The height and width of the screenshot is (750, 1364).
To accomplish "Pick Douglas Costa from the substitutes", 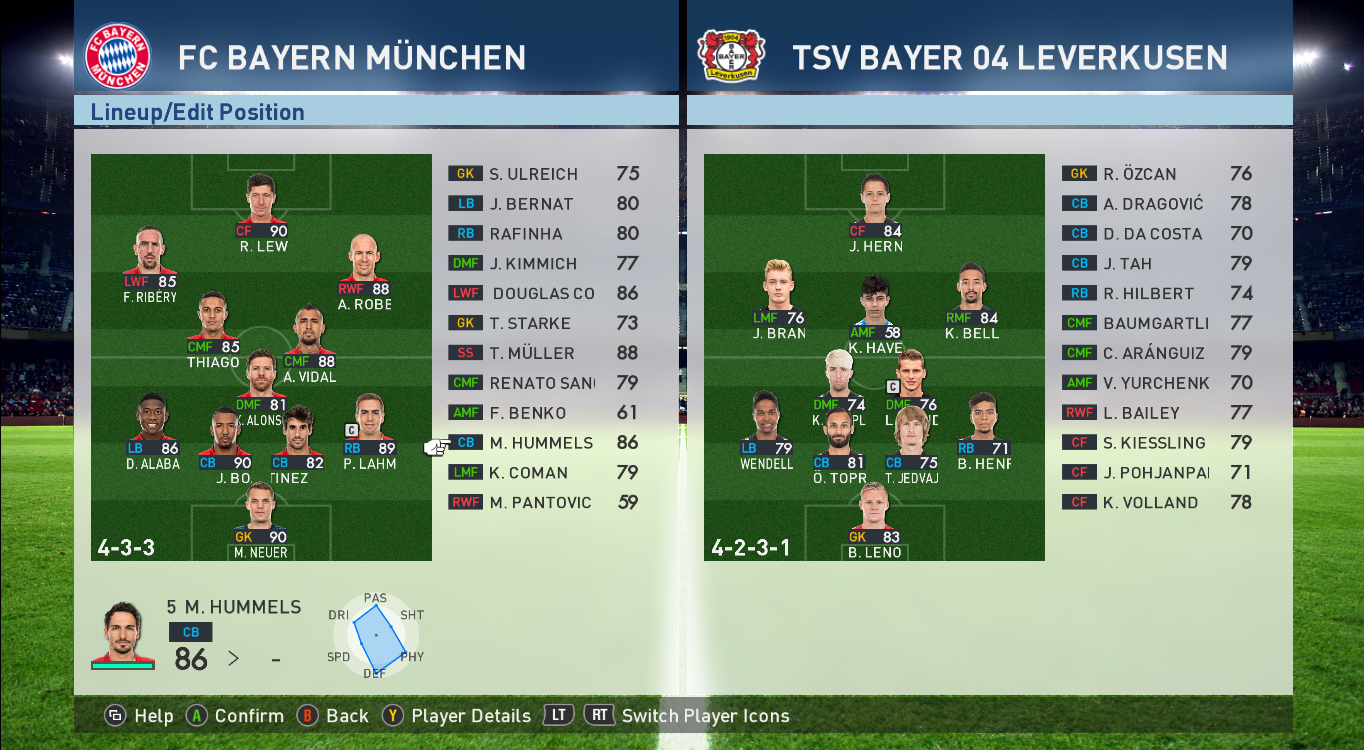I will pyautogui.click(x=543, y=294).
